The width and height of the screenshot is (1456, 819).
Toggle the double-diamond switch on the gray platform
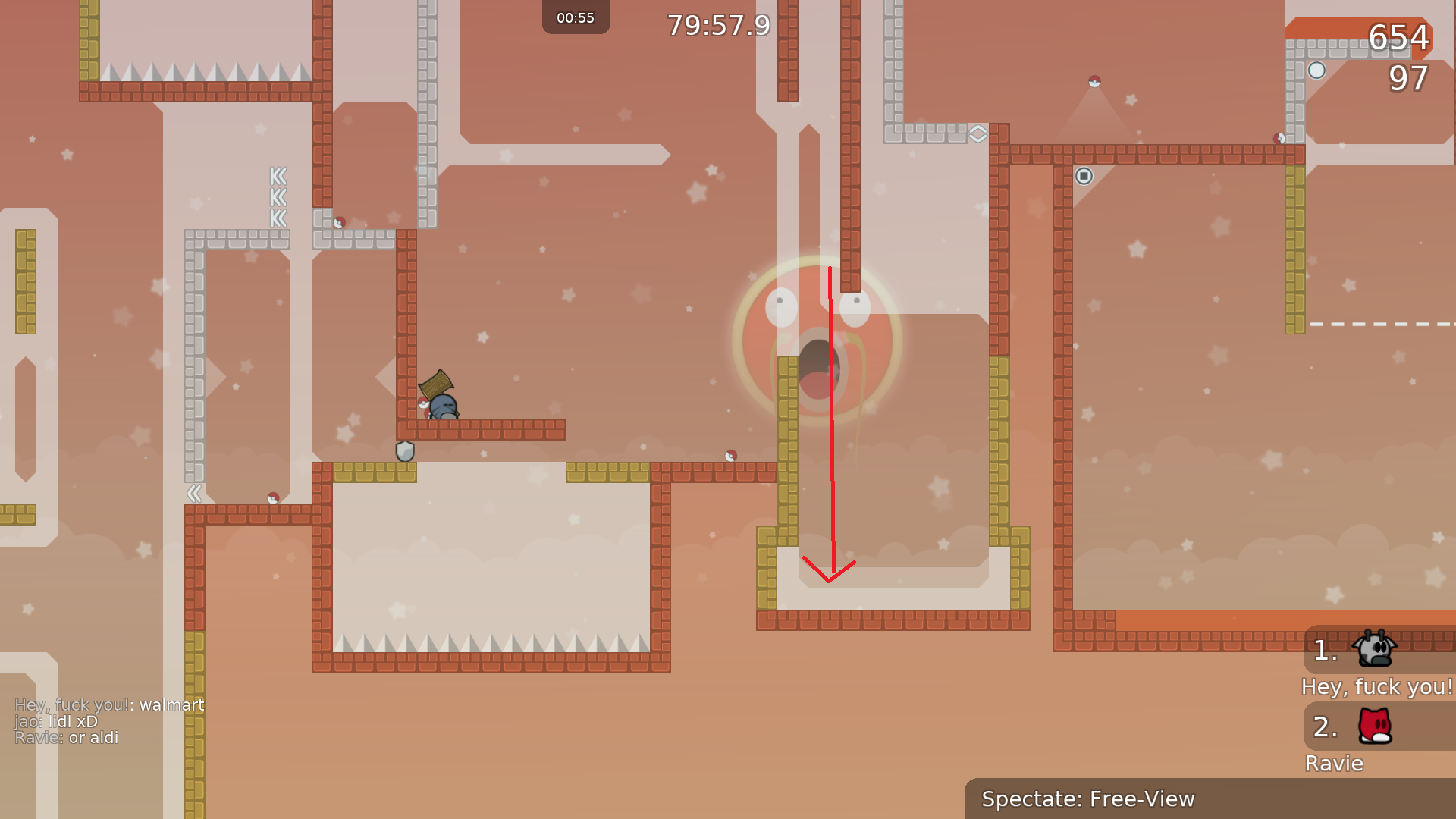click(978, 133)
